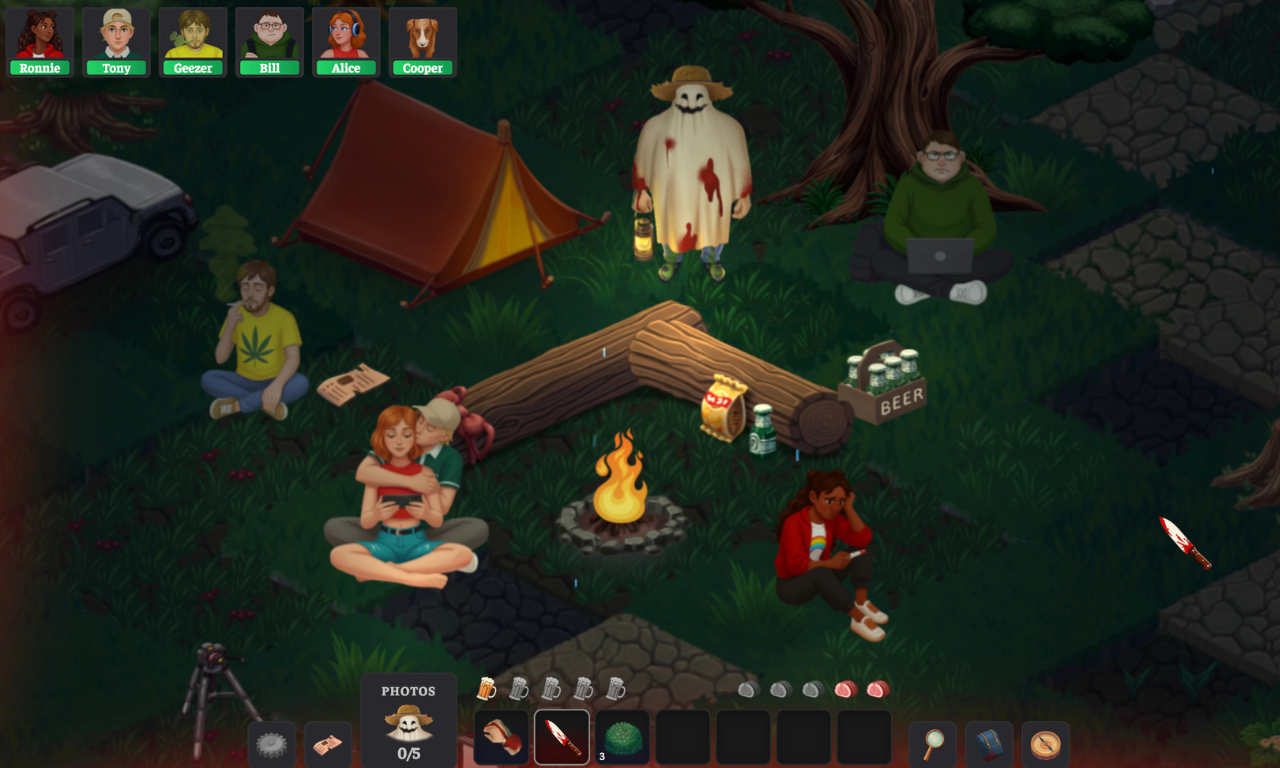This screenshot has height=768, width=1280.
Task: Select the bloody hand slot
Action: pyautogui.click(x=500, y=738)
